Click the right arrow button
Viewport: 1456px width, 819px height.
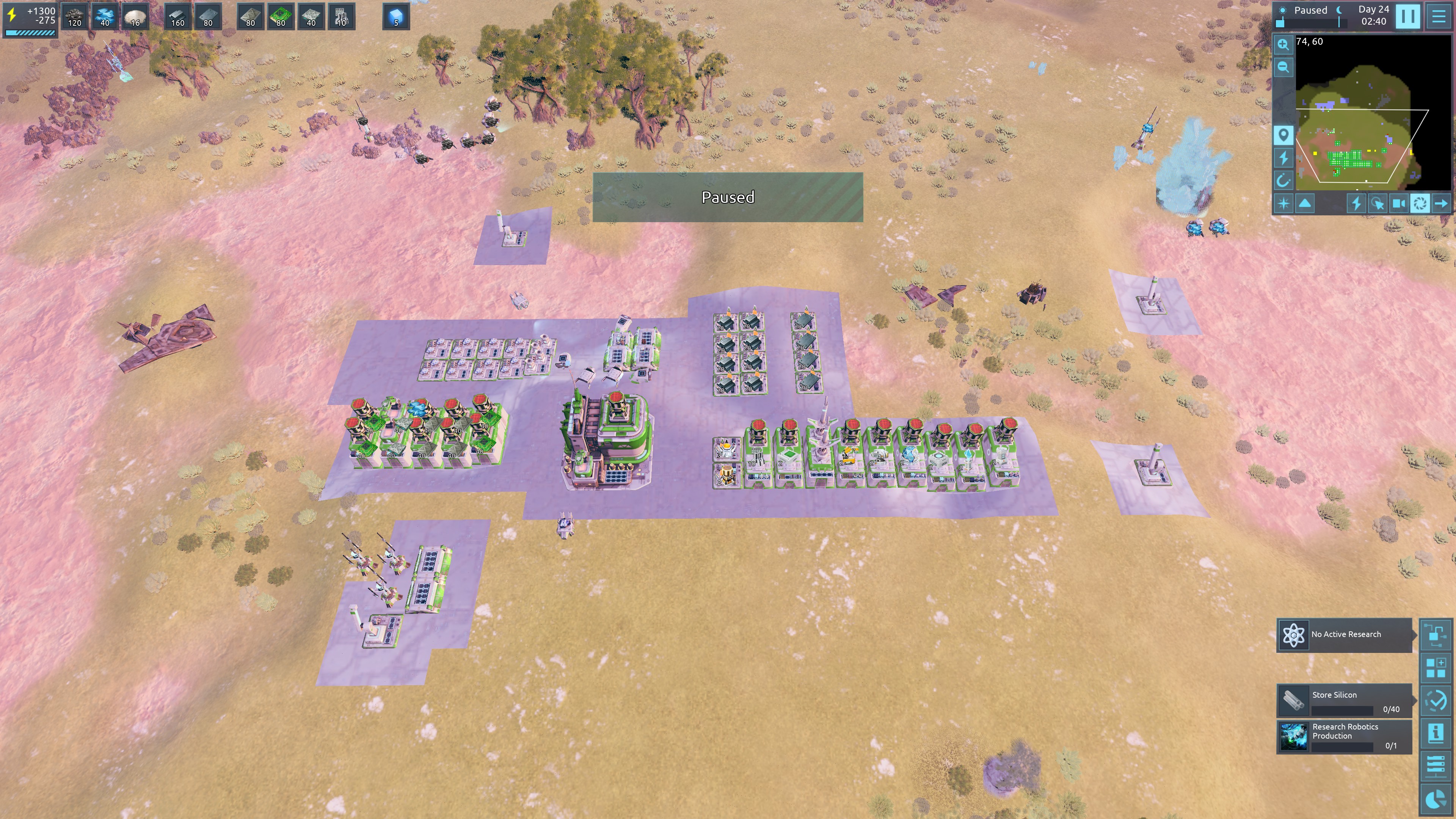coord(1442,204)
